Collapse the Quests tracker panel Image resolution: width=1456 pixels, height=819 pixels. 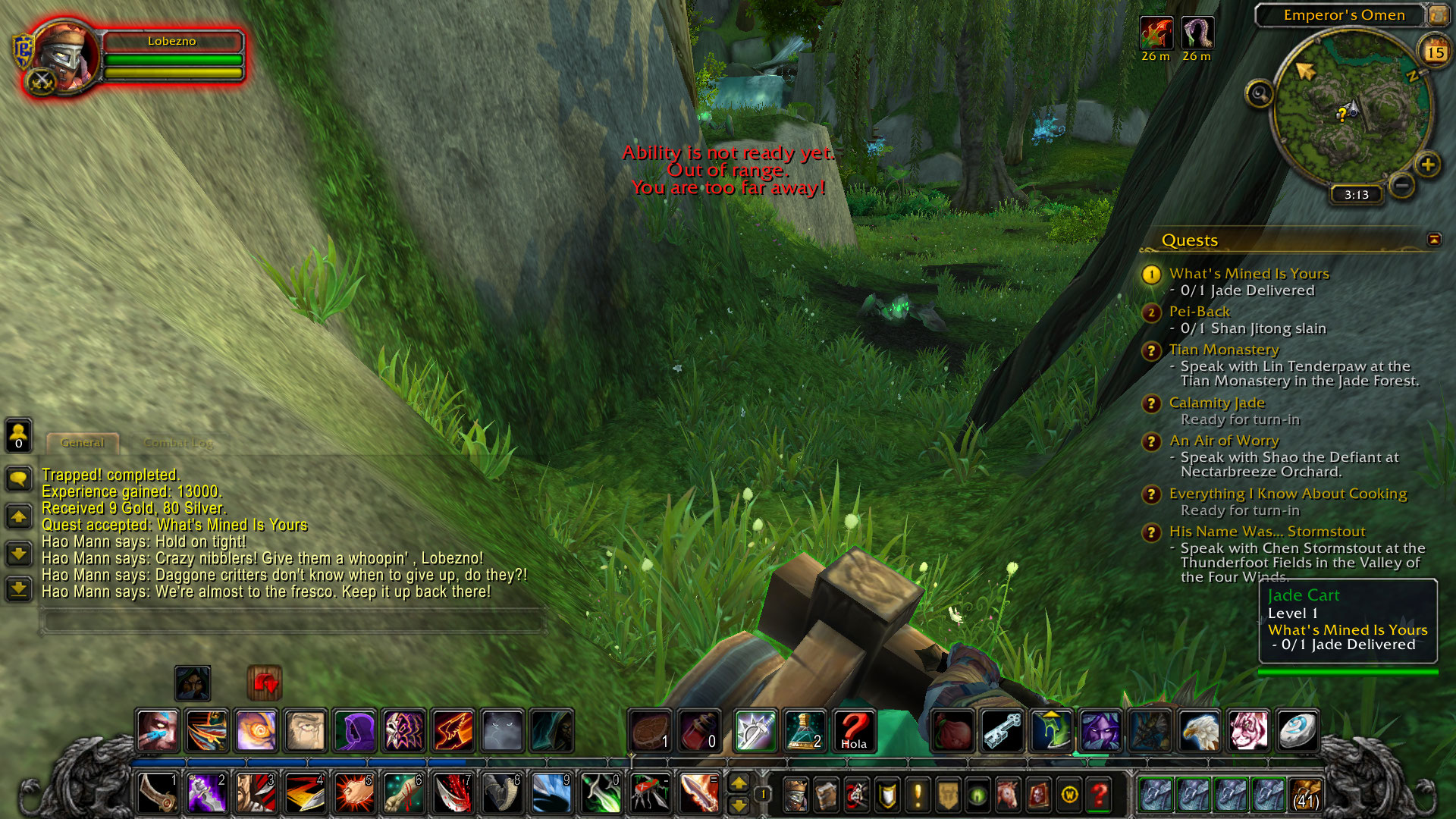tap(1433, 240)
